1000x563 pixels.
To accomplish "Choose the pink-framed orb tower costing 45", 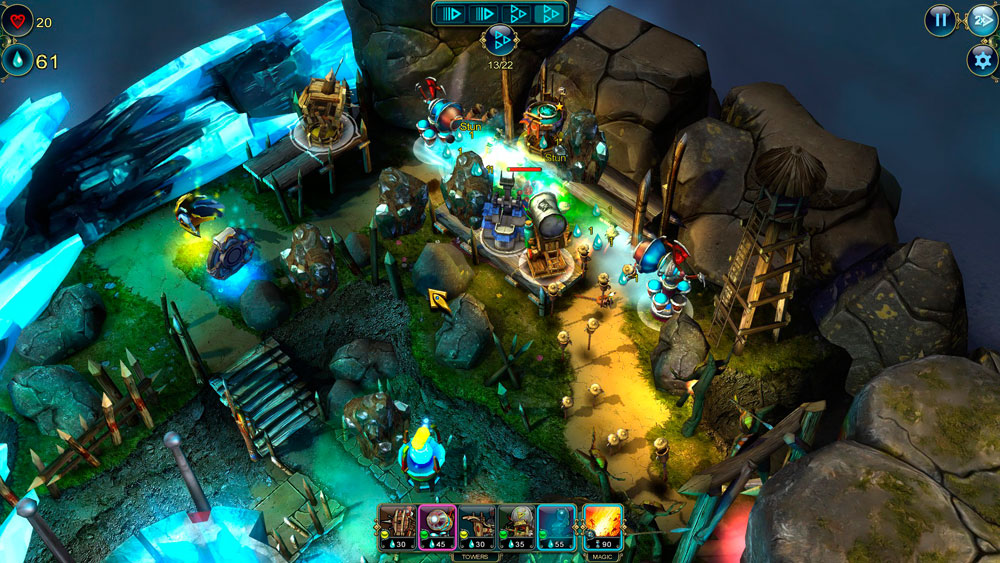I will [437, 527].
